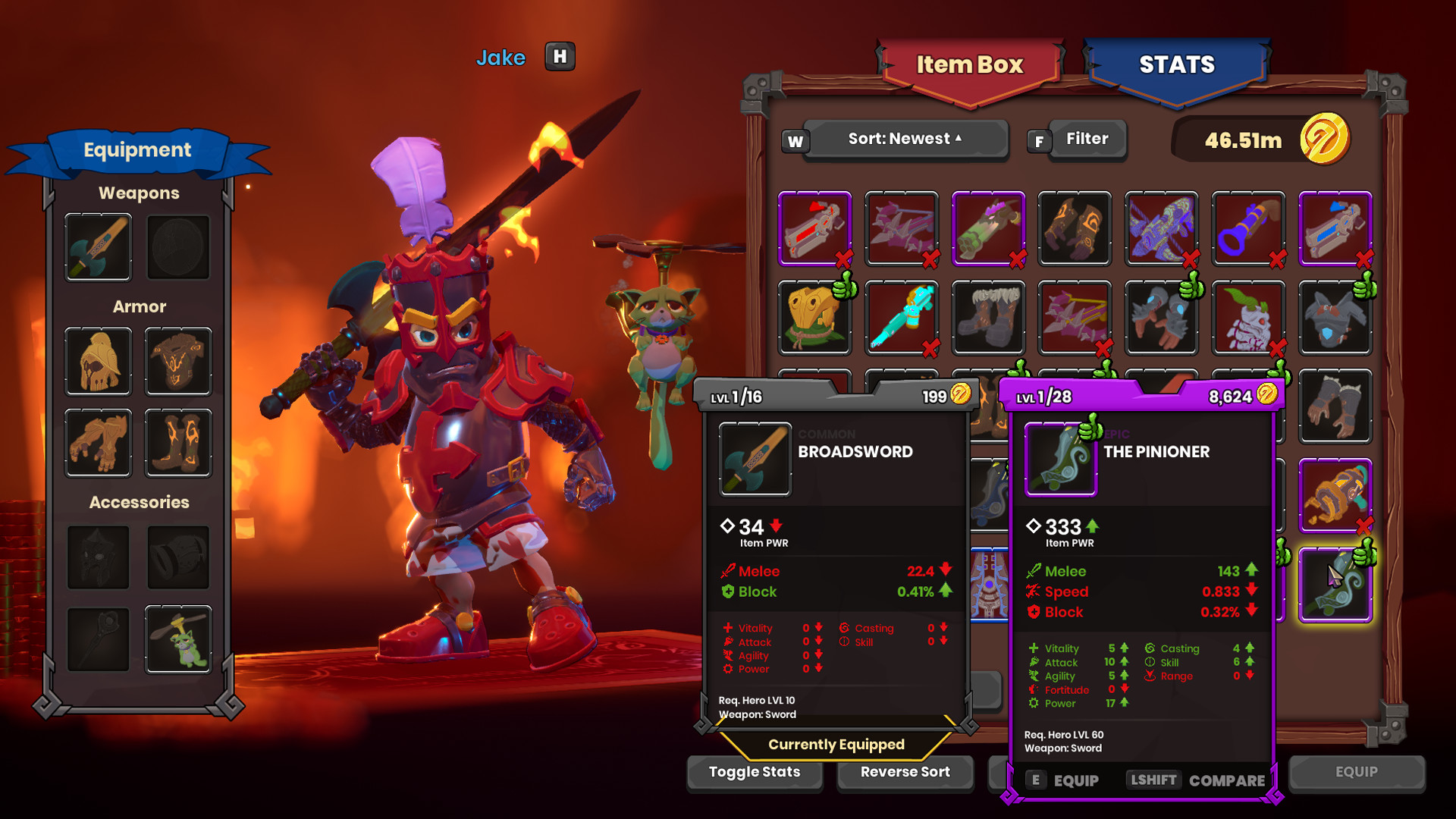This screenshot has height=819, width=1456.
Task: Click the F keybind icon beside Filter
Action: tap(1037, 141)
